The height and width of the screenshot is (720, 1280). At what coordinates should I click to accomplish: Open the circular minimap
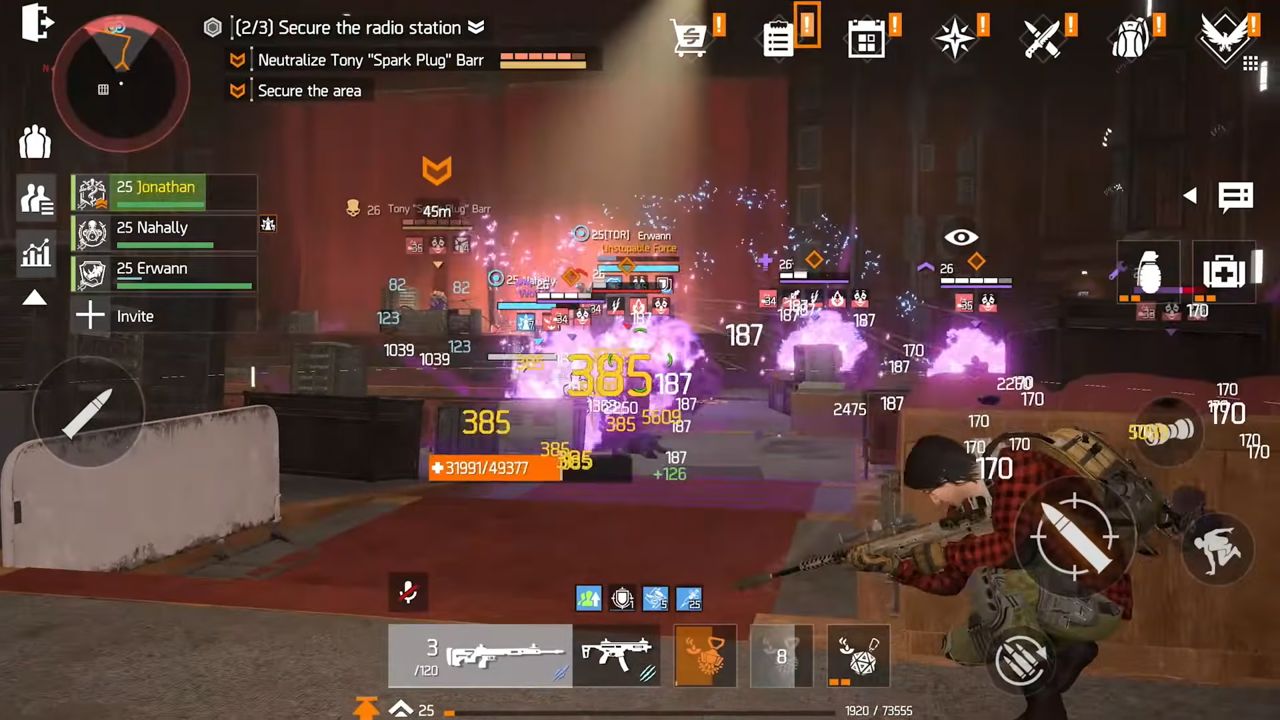(x=121, y=82)
